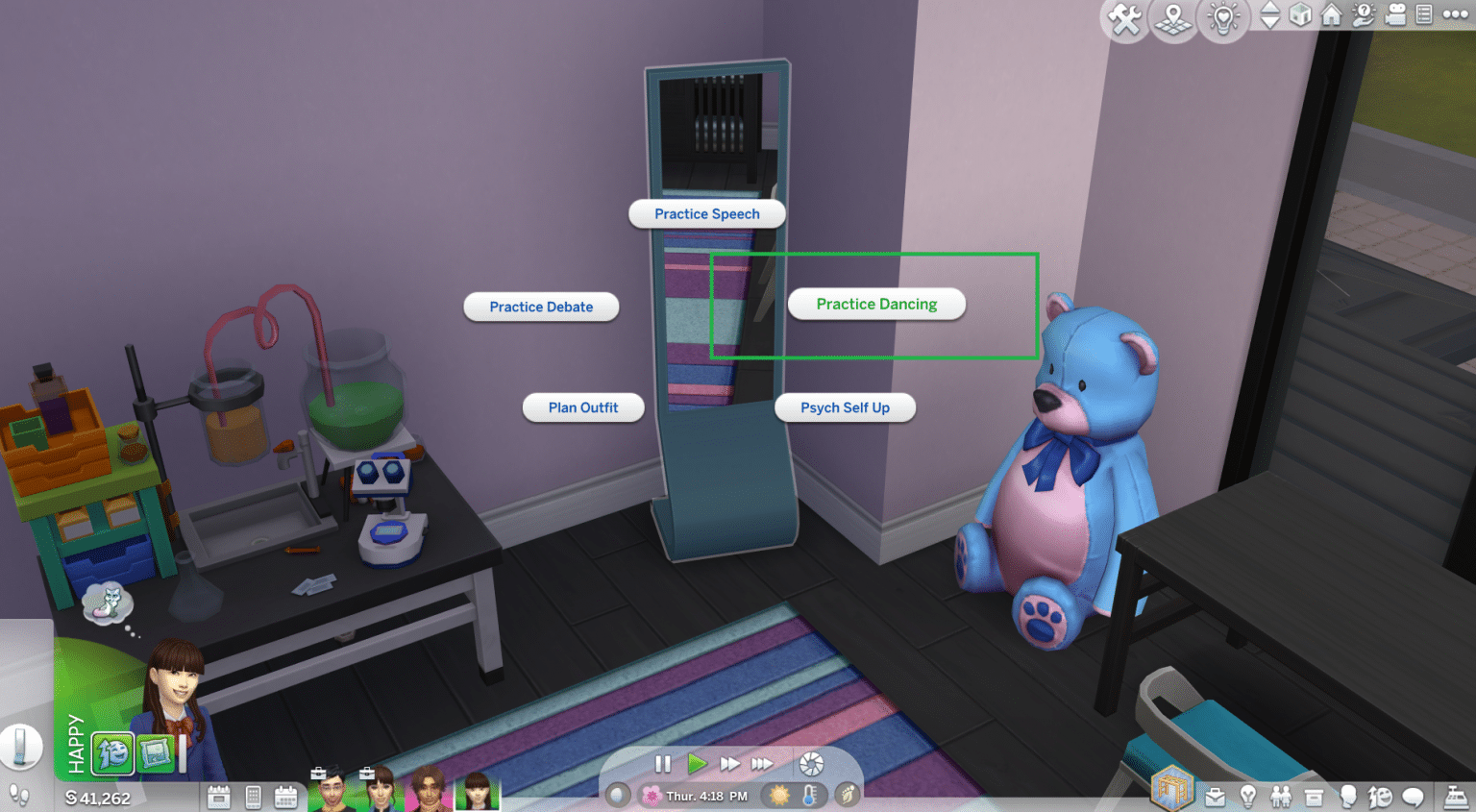Open the lessons hand-with-question-mark icon
Screen dimensions: 1476x812
1363,16
